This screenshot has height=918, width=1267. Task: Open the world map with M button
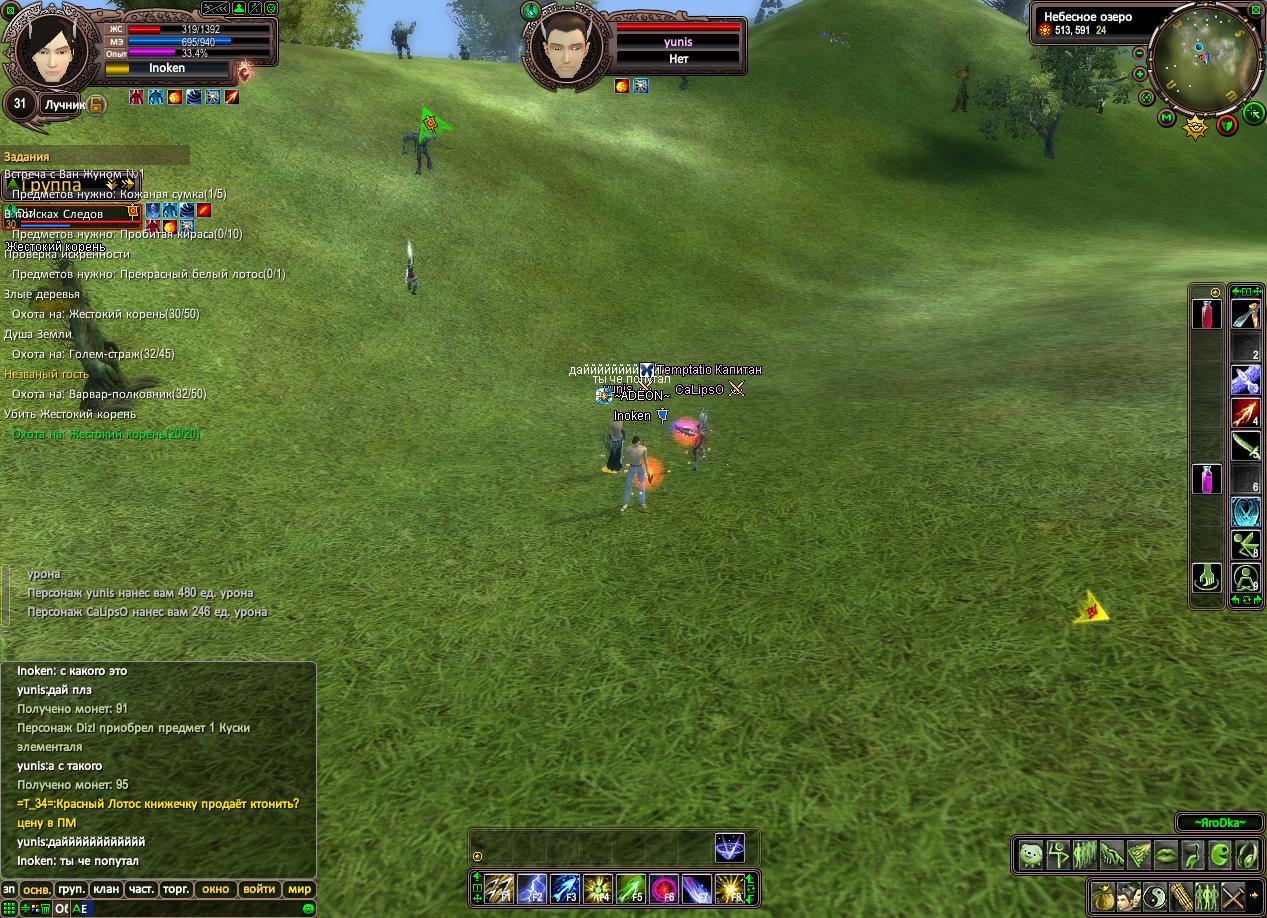pyautogui.click(x=1166, y=118)
